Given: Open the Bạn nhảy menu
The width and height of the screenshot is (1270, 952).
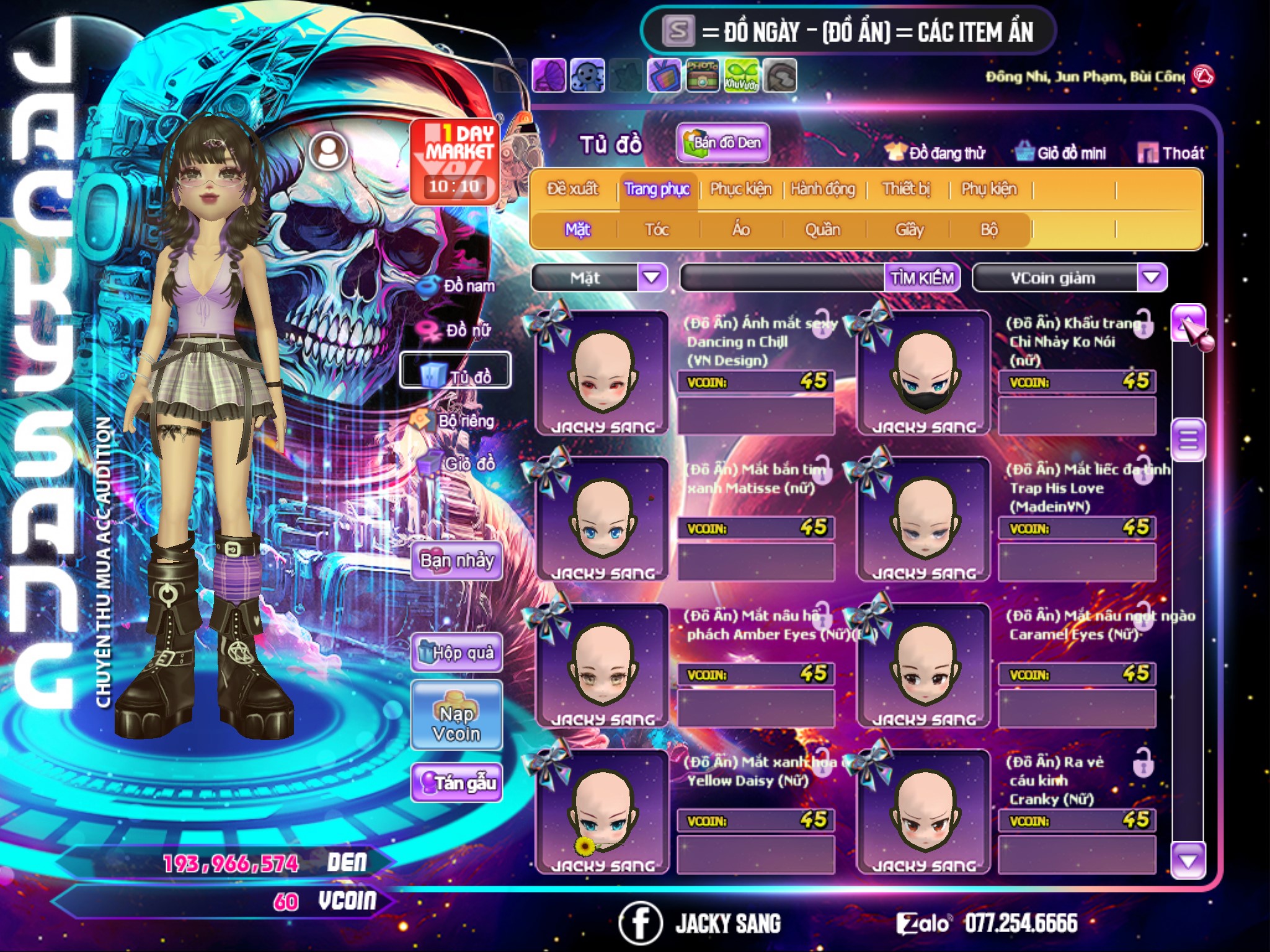Looking at the screenshot, I should [x=456, y=561].
